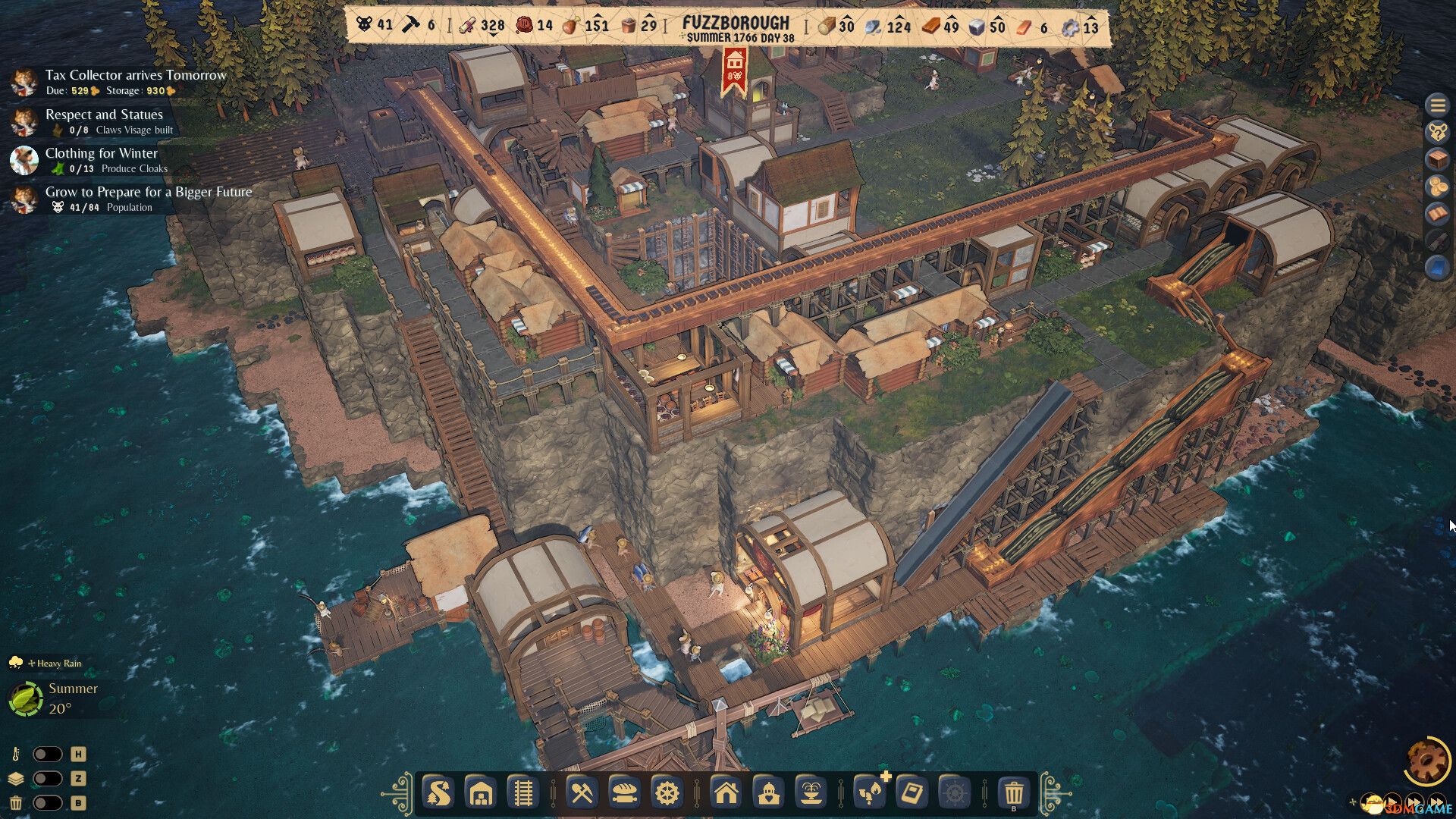Open the decorations fountain category
1456x819 pixels.
(813, 794)
